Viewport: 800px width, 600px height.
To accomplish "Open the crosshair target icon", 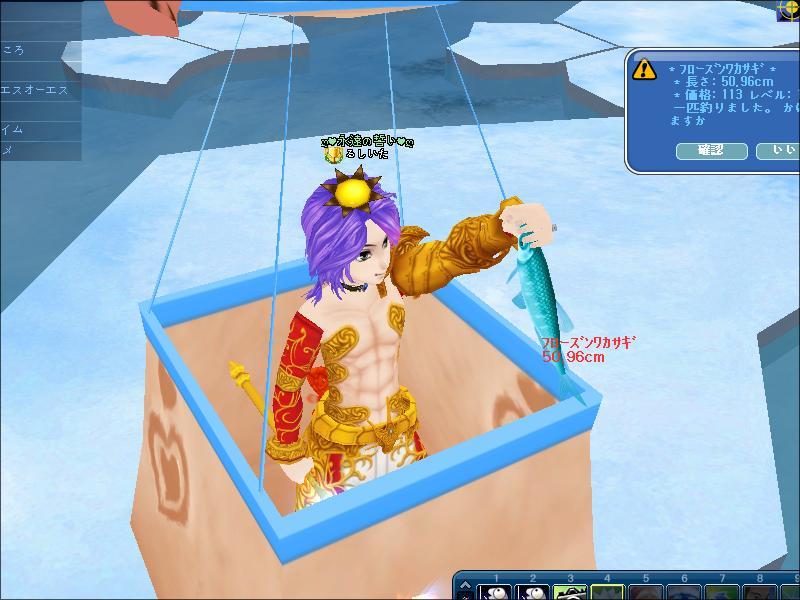I will (789, 8).
